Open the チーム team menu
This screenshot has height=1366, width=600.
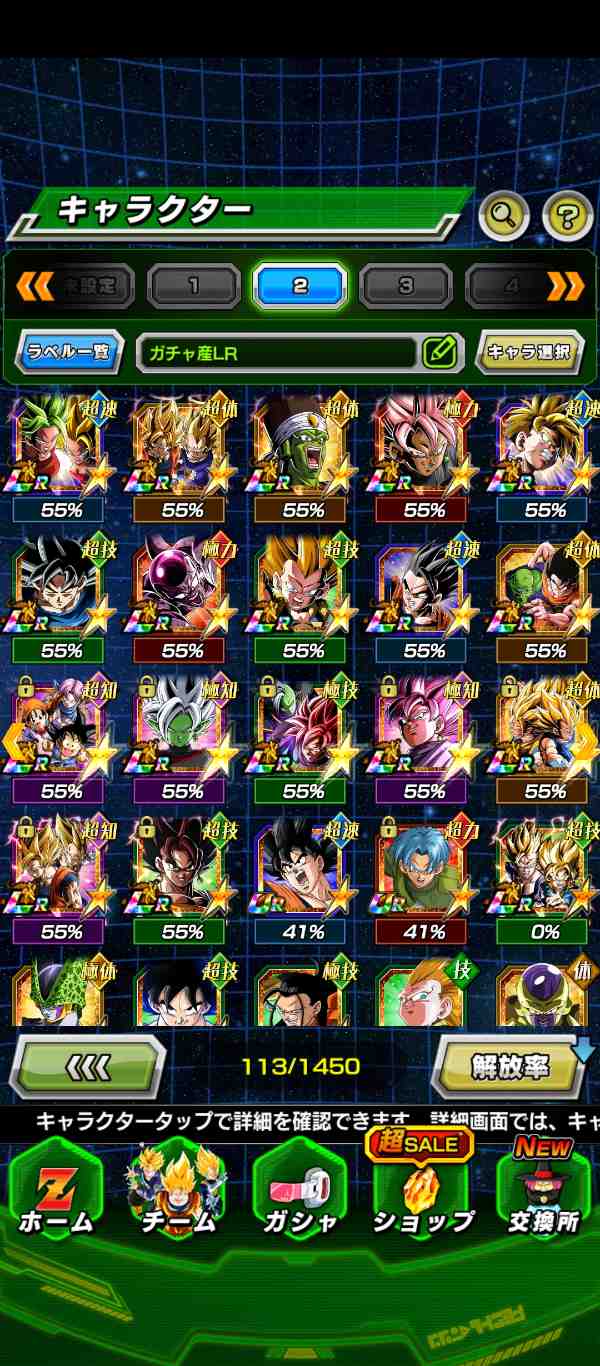click(177, 1195)
